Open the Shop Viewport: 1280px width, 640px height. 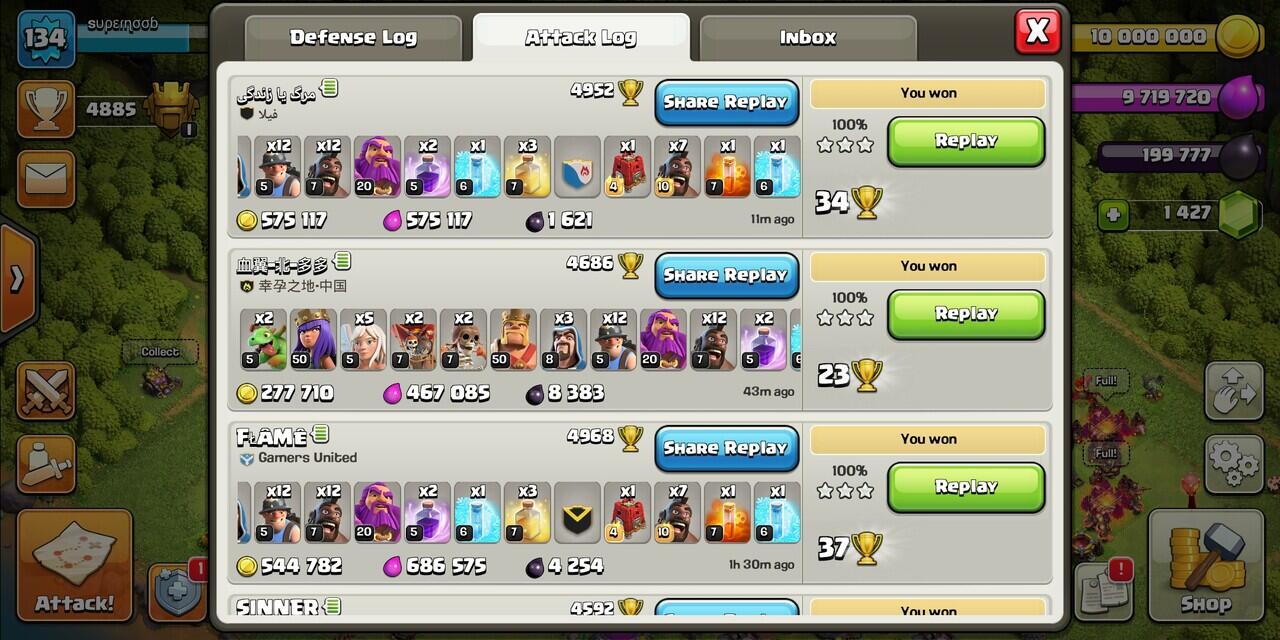[1204, 565]
